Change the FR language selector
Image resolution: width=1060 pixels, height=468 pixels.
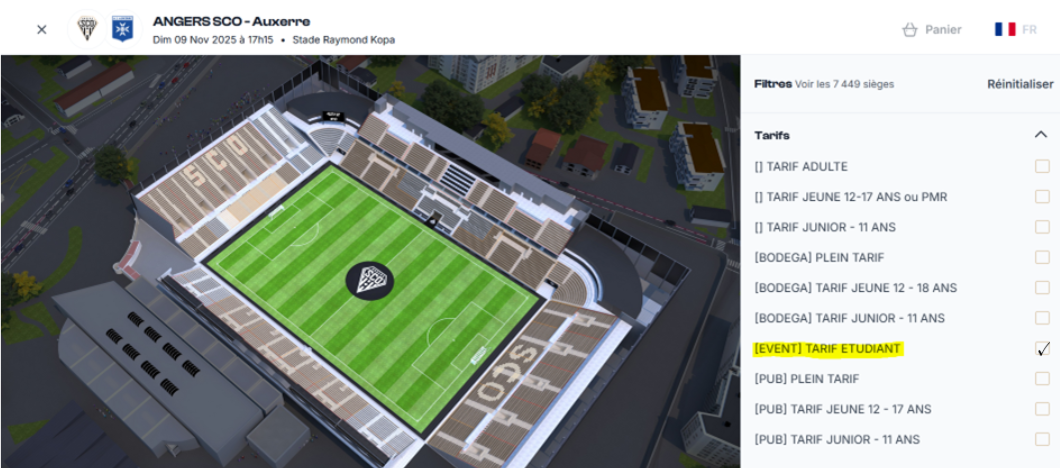tap(1015, 29)
